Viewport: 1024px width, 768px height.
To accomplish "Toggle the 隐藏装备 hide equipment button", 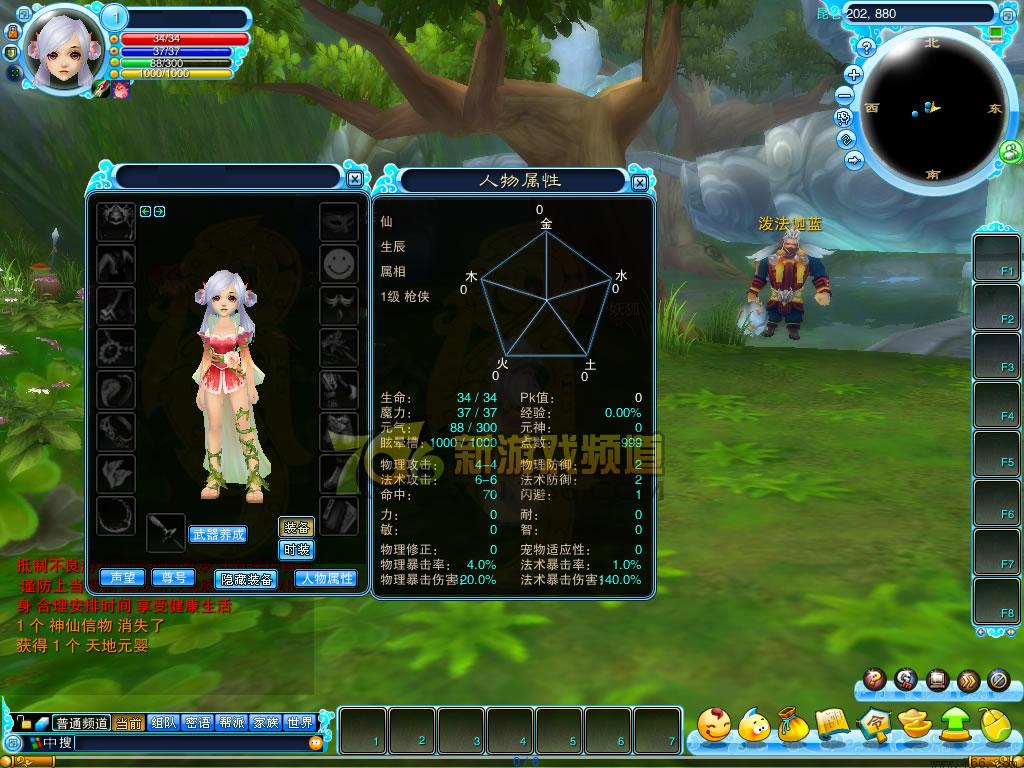I will point(246,579).
